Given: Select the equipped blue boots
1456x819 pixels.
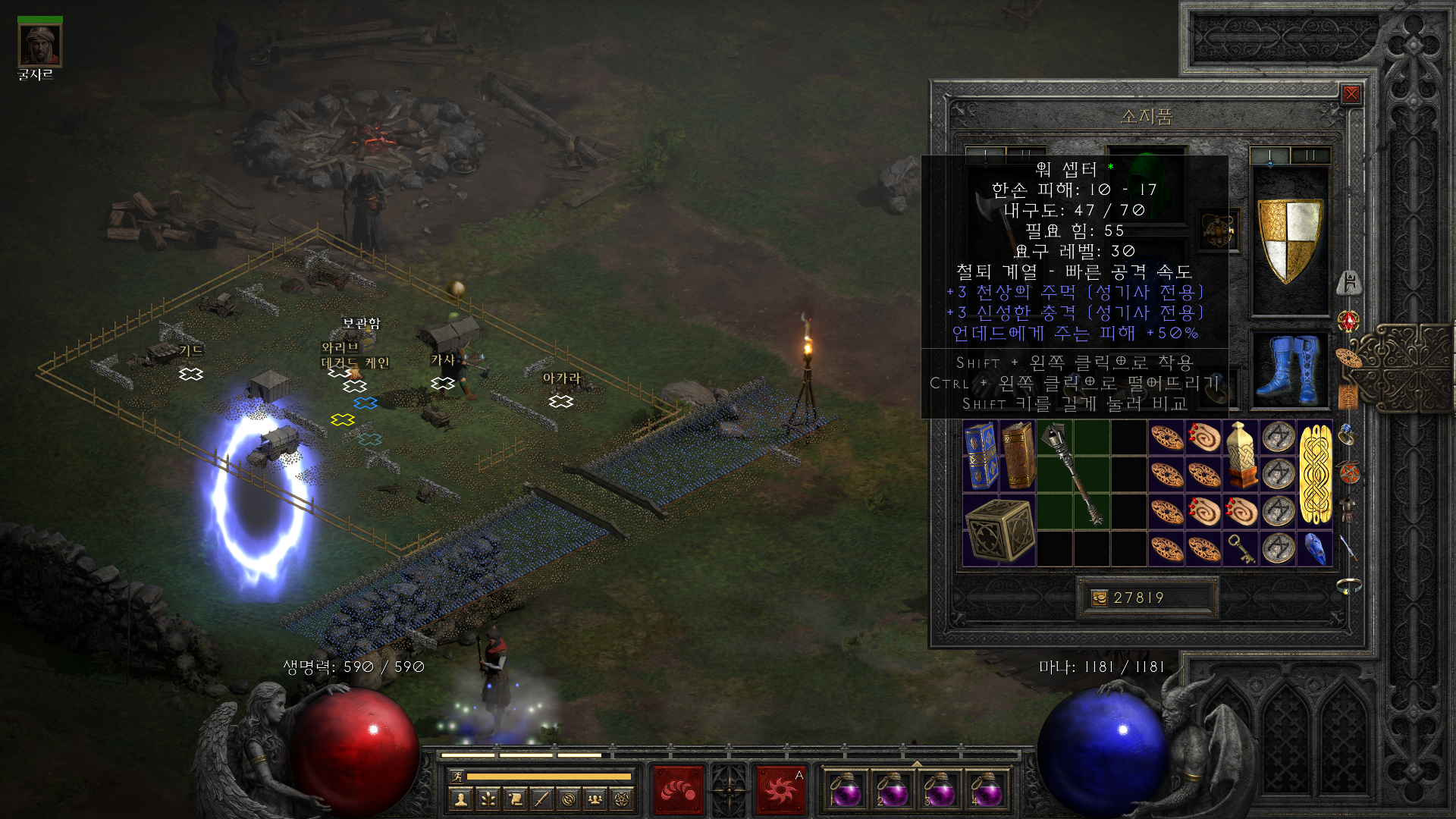Looking at the screenshot, I should tap(1290, 369).
